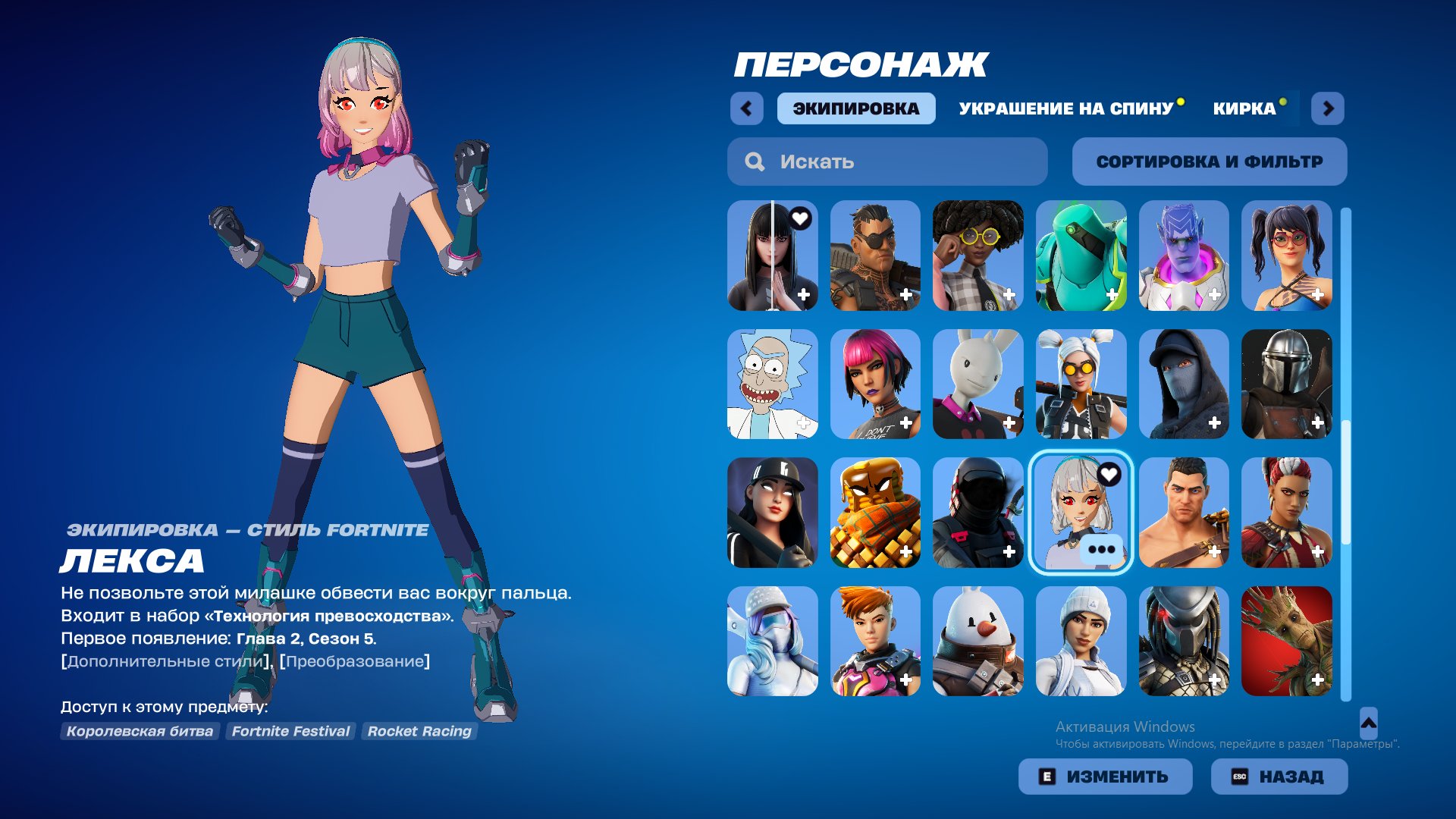Open the СОРТИРОВКА И ФИЛЬТР panel
Viewport: 1456px width, 819px height.
point(1209,161)
